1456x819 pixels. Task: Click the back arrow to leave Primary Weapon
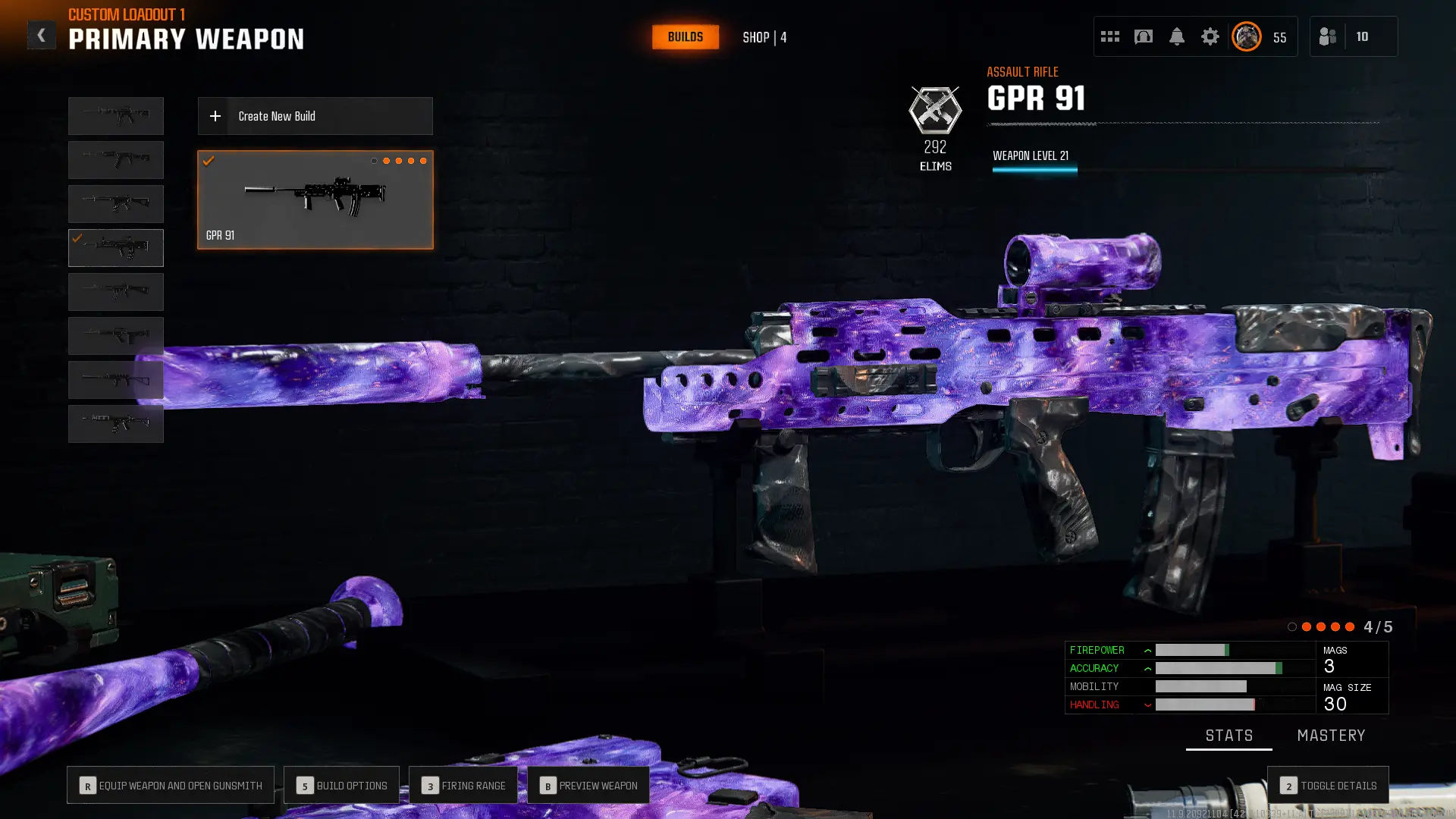tap(42, 34)
